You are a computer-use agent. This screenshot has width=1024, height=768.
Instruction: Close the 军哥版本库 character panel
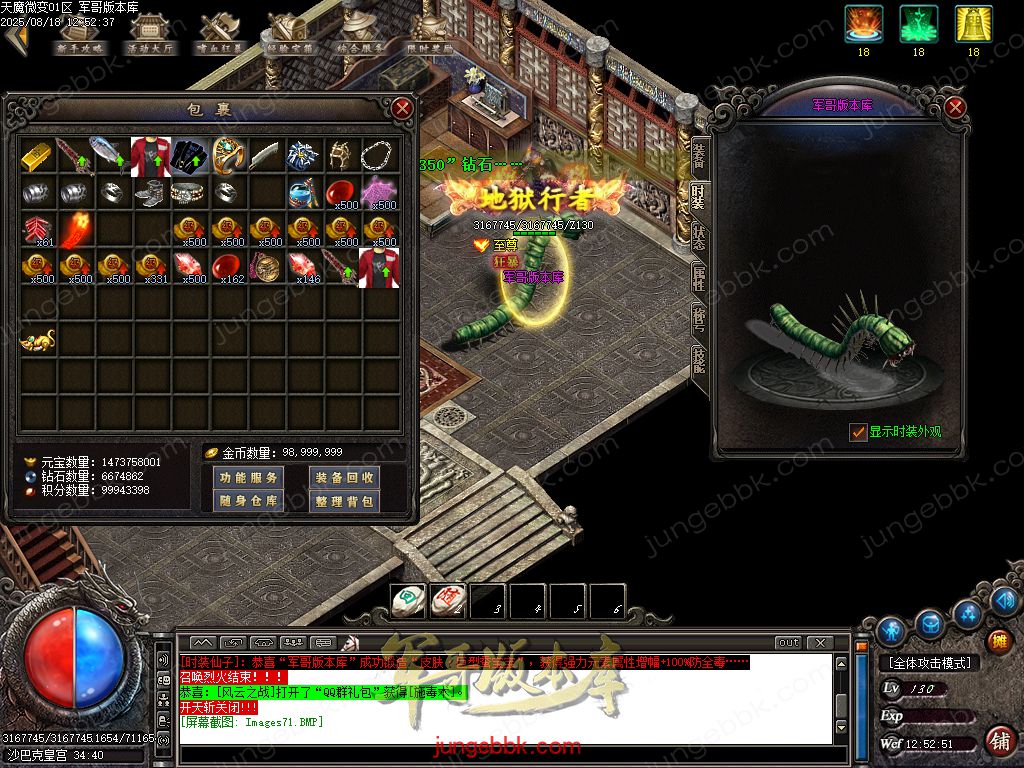click(x=955, y=107)
